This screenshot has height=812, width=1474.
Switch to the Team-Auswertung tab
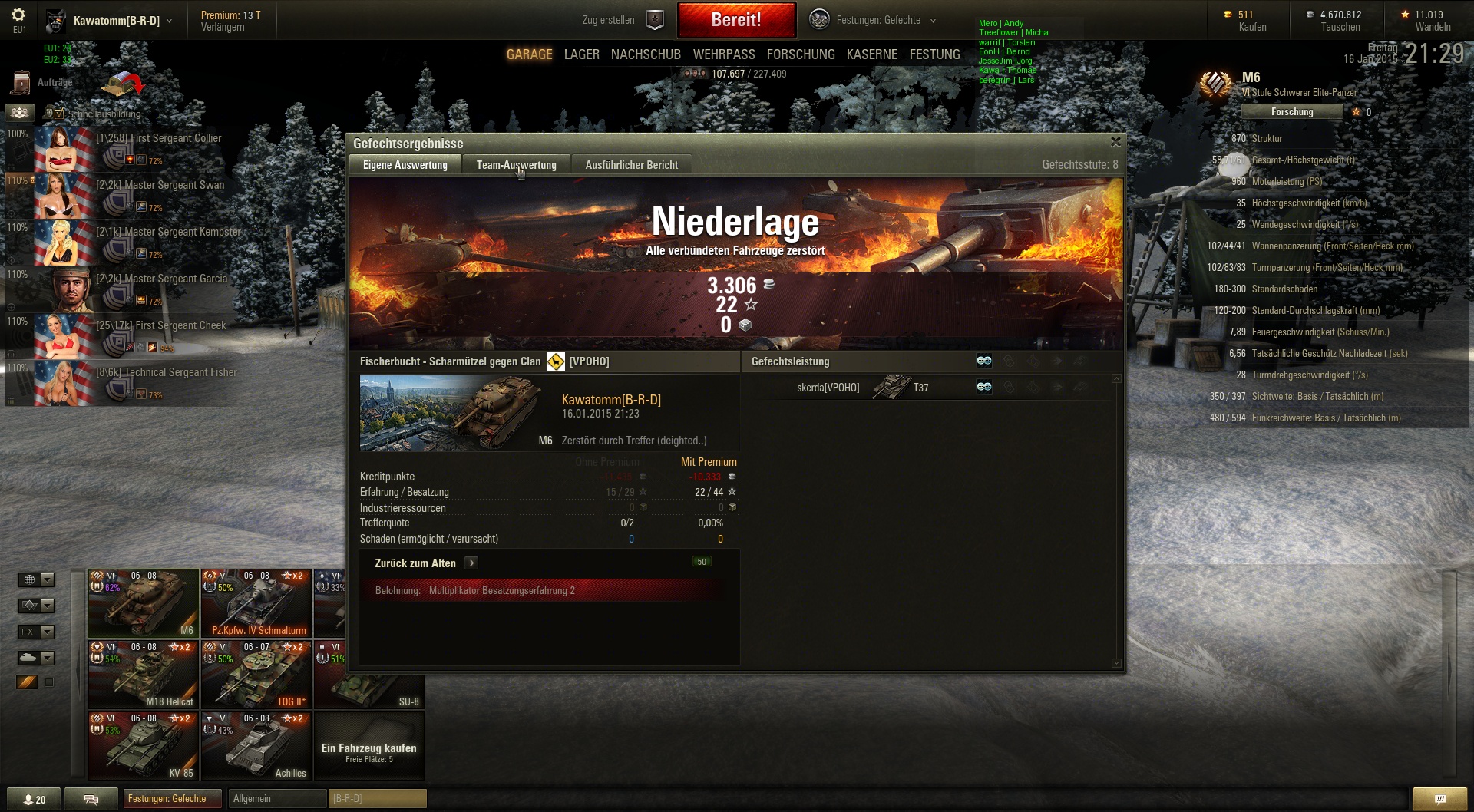pyautogui.click(x=516, y=165)
